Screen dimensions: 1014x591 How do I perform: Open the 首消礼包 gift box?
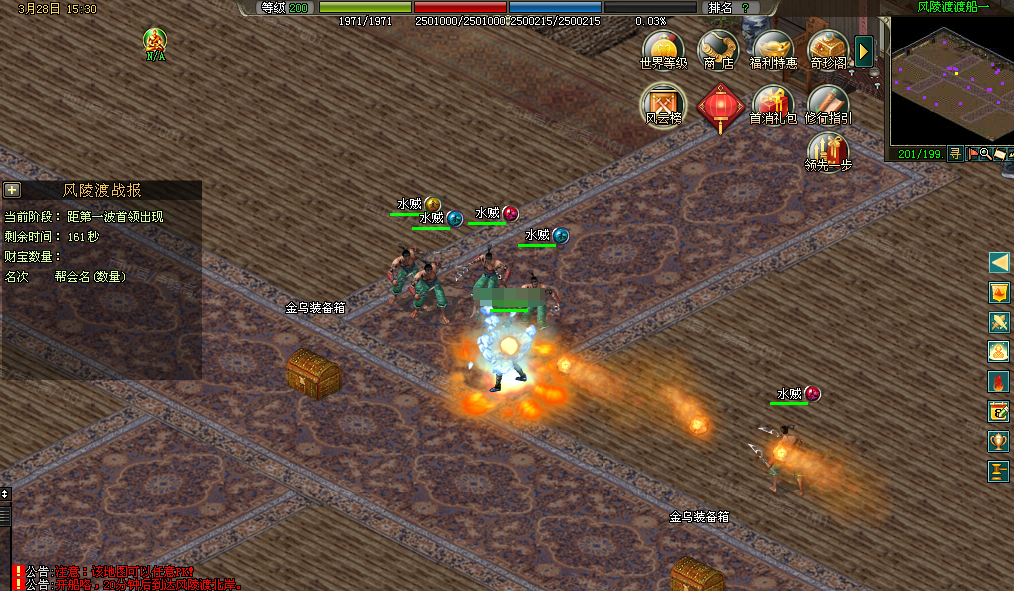coord(773,104)
